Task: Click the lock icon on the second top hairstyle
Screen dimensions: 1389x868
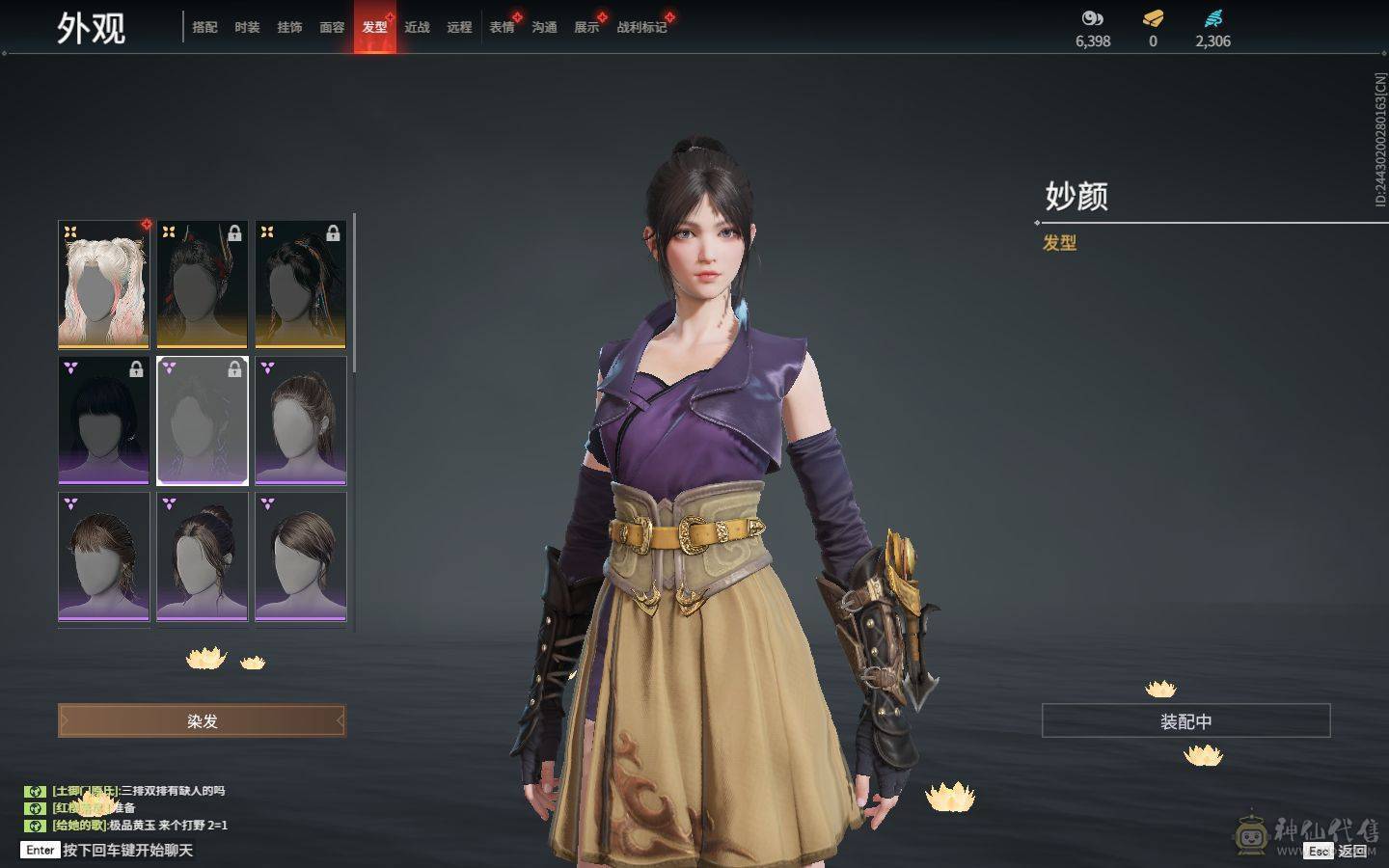Action: pos(233,232)
